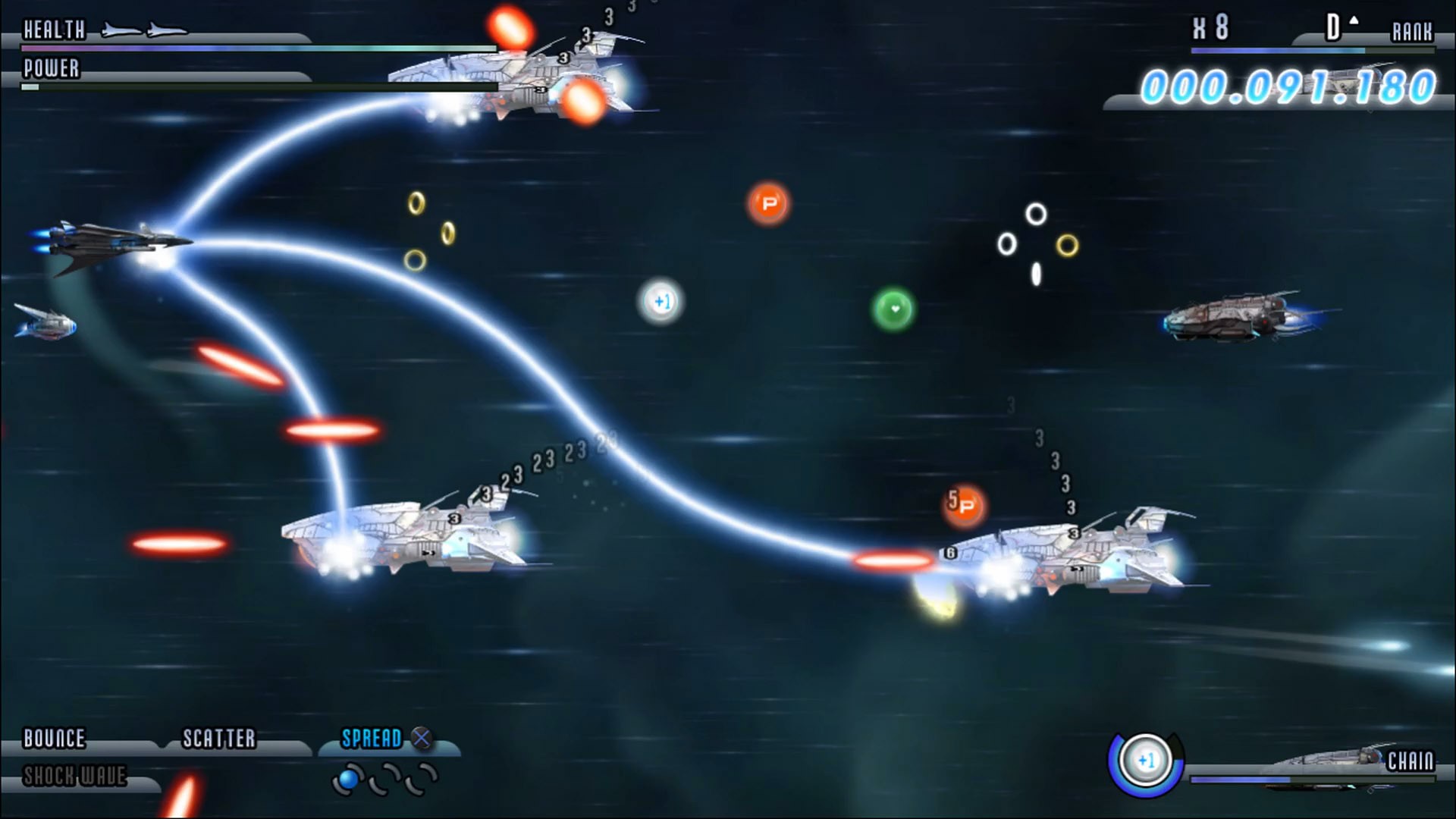Collect the orange P power-up orb
The height and width of the screenshot is (819, 1456).
[768, 203]
